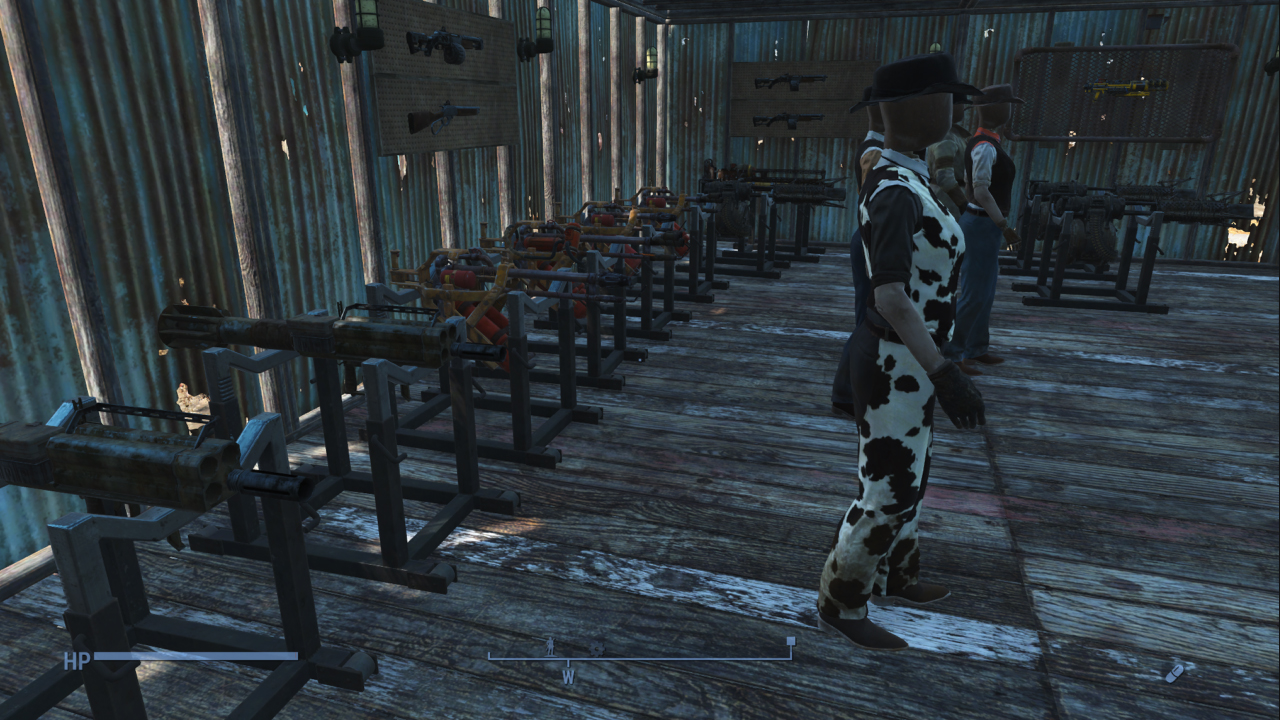This screenshot has height=720, width=1280.
Task: Click the capsule-shaped ammo icon
Action: (1174, 672)
